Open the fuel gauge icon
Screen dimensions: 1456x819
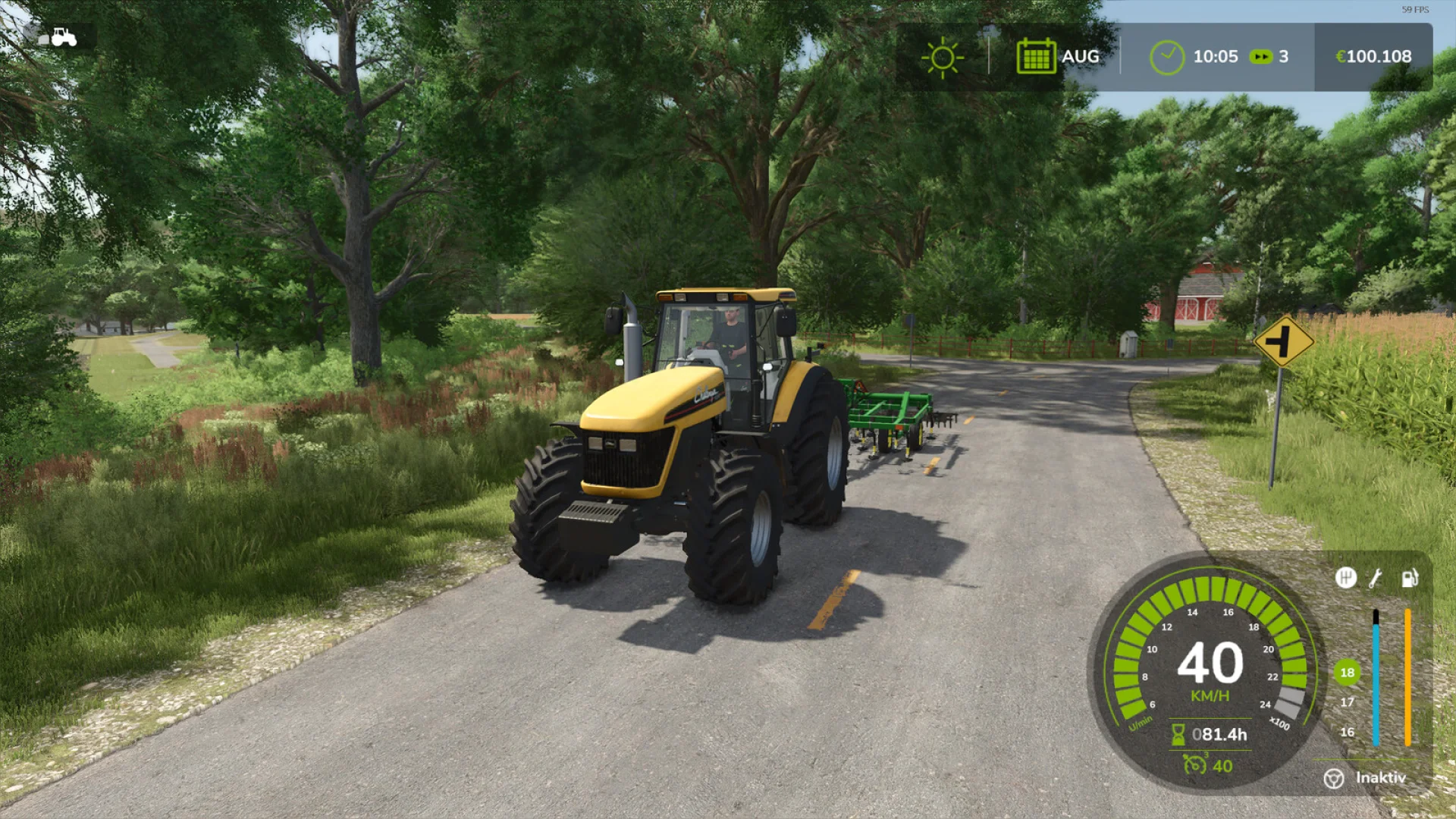tap(1409, 578)
